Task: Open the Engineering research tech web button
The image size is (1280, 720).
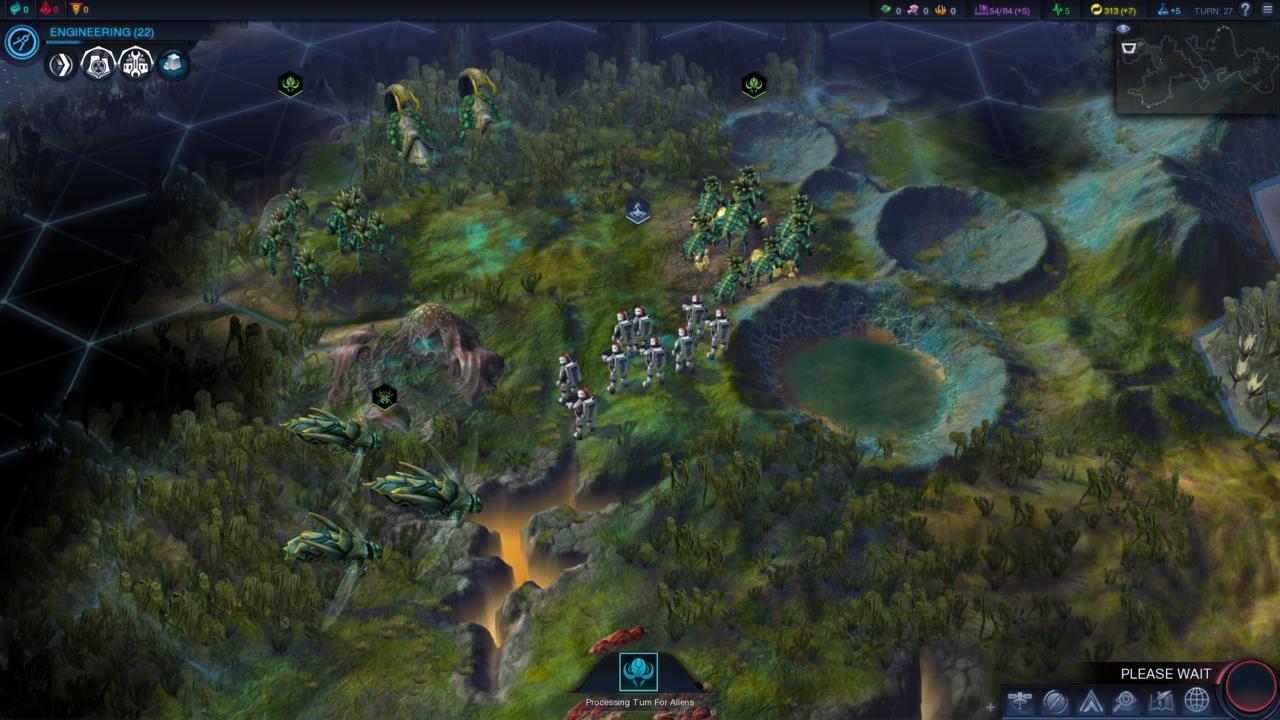Action: click(21, 42)
